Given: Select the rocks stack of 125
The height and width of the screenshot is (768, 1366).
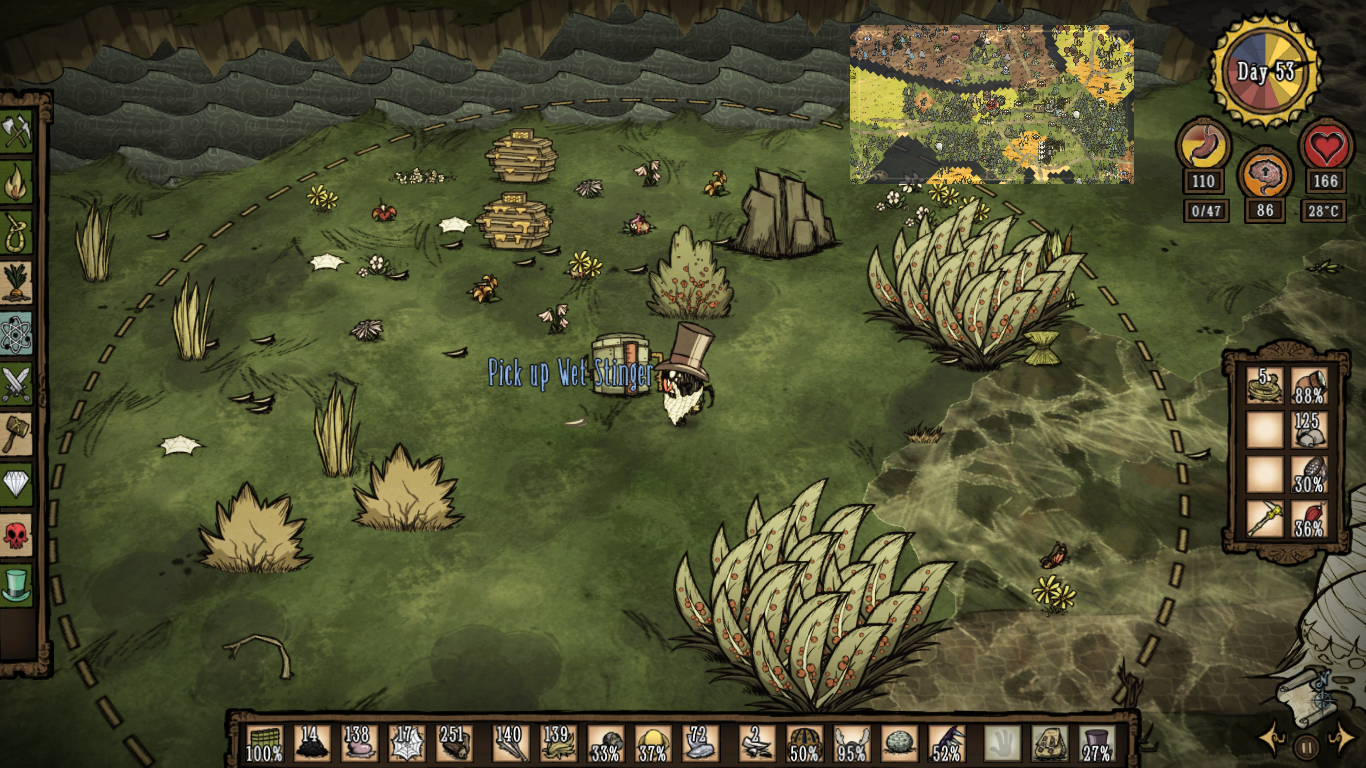Looking at the screenshot, I should (1308, 430).
